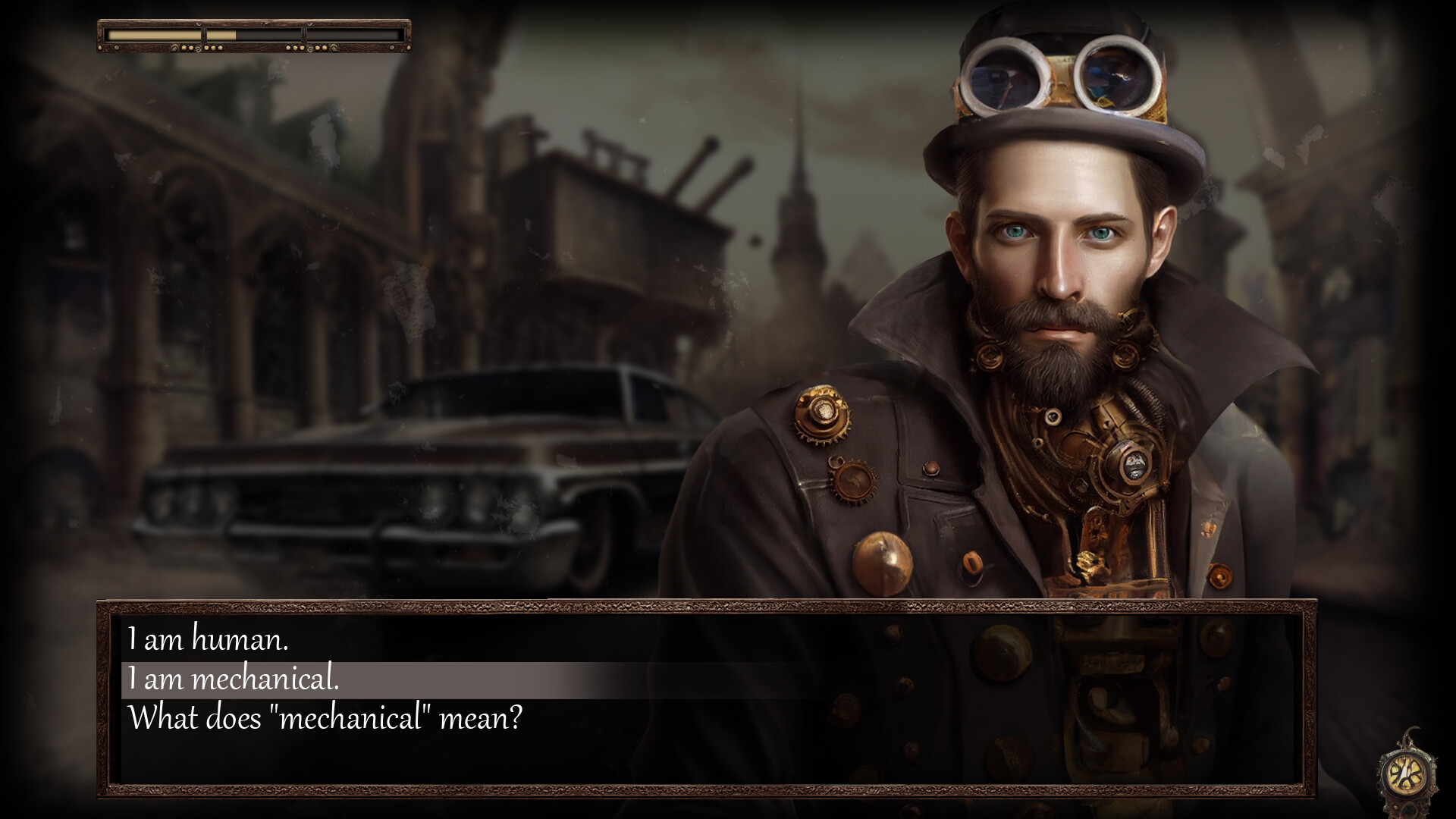Viewport: 1456px width, 819px height.
Task: Click the gear-shaped stud between the bead icons
Action: [198, 49]
